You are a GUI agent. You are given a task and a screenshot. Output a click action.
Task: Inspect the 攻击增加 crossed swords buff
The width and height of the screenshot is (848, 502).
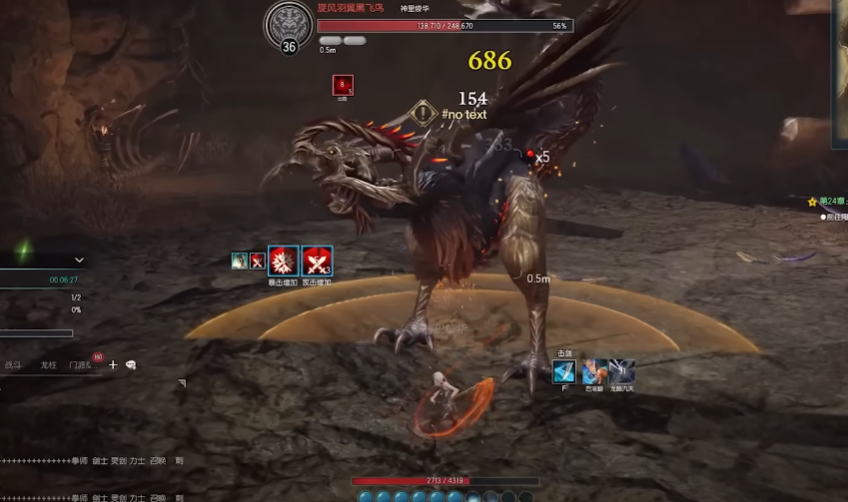pos(317,261)
